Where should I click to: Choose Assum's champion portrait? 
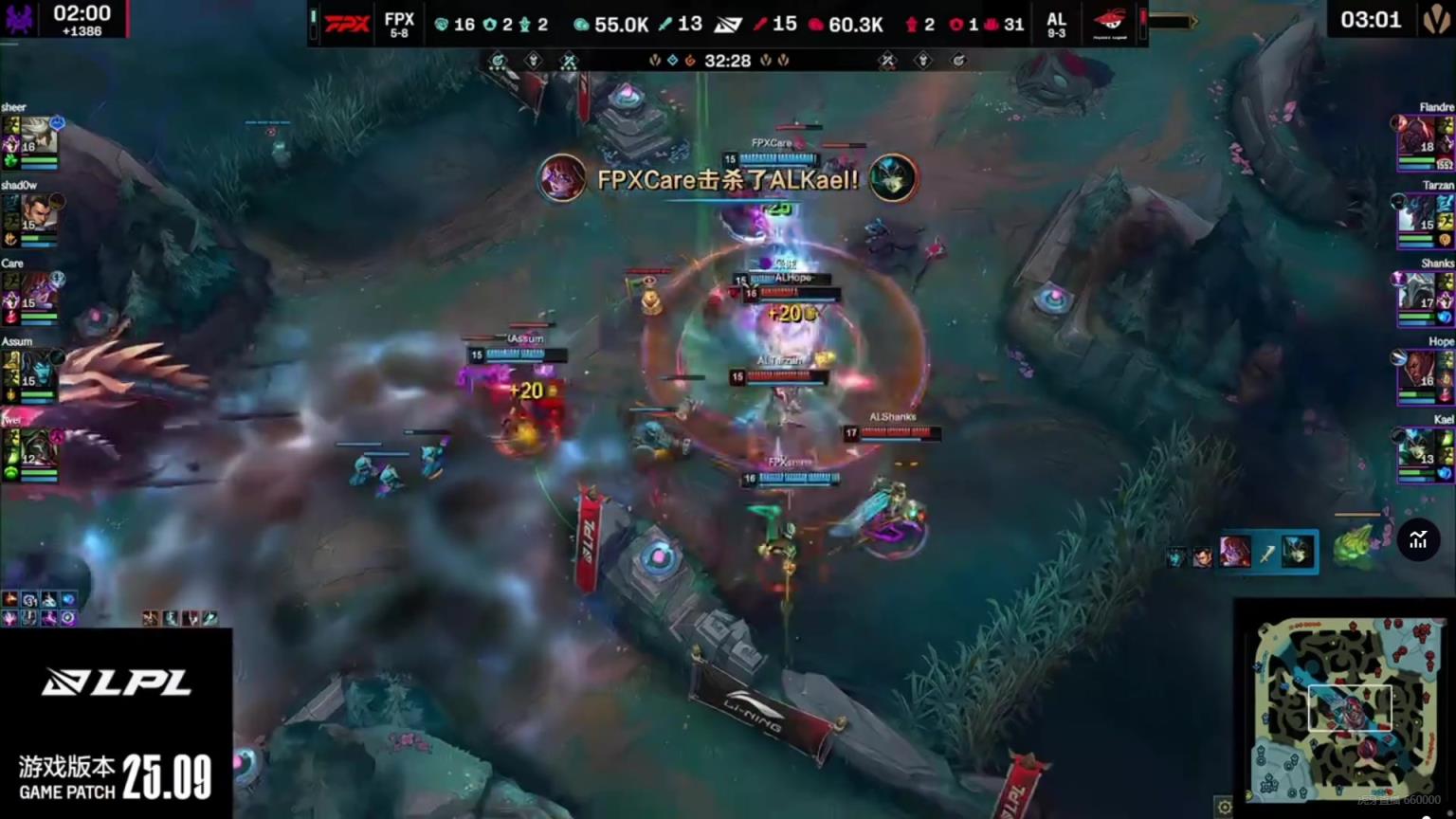(38, 370)
